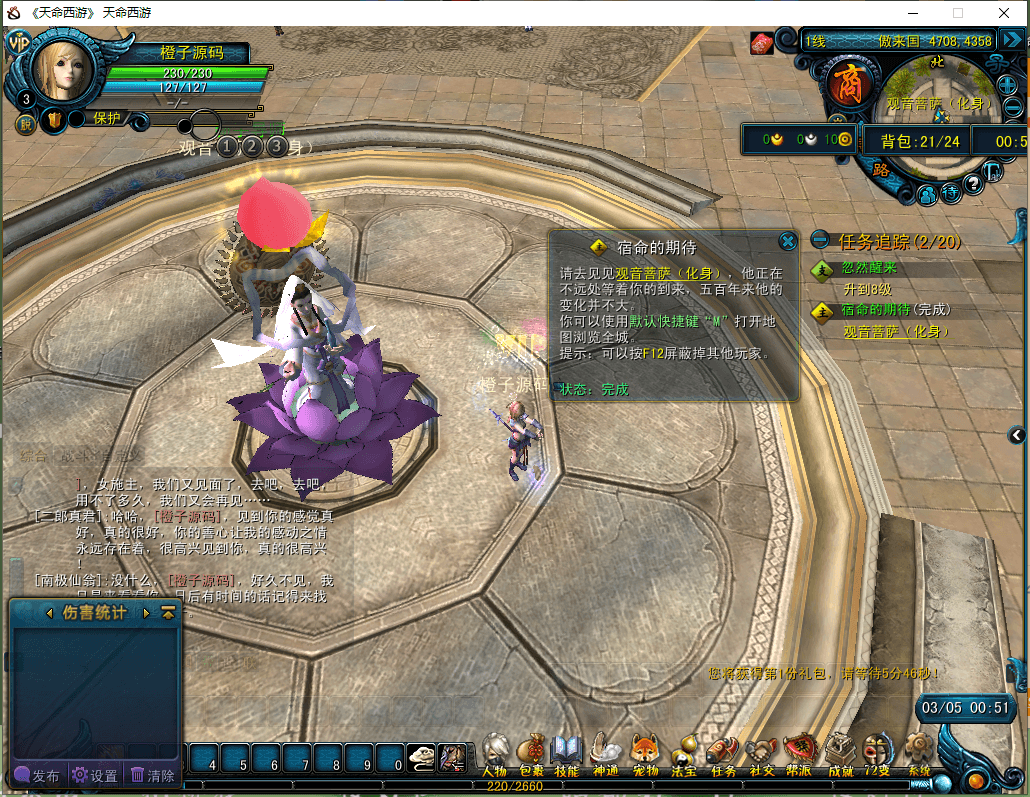Select the 忽然醒来 quest in tracker
The width and height of the screenshot is (1030, 797).
click(x=868, y=268)
